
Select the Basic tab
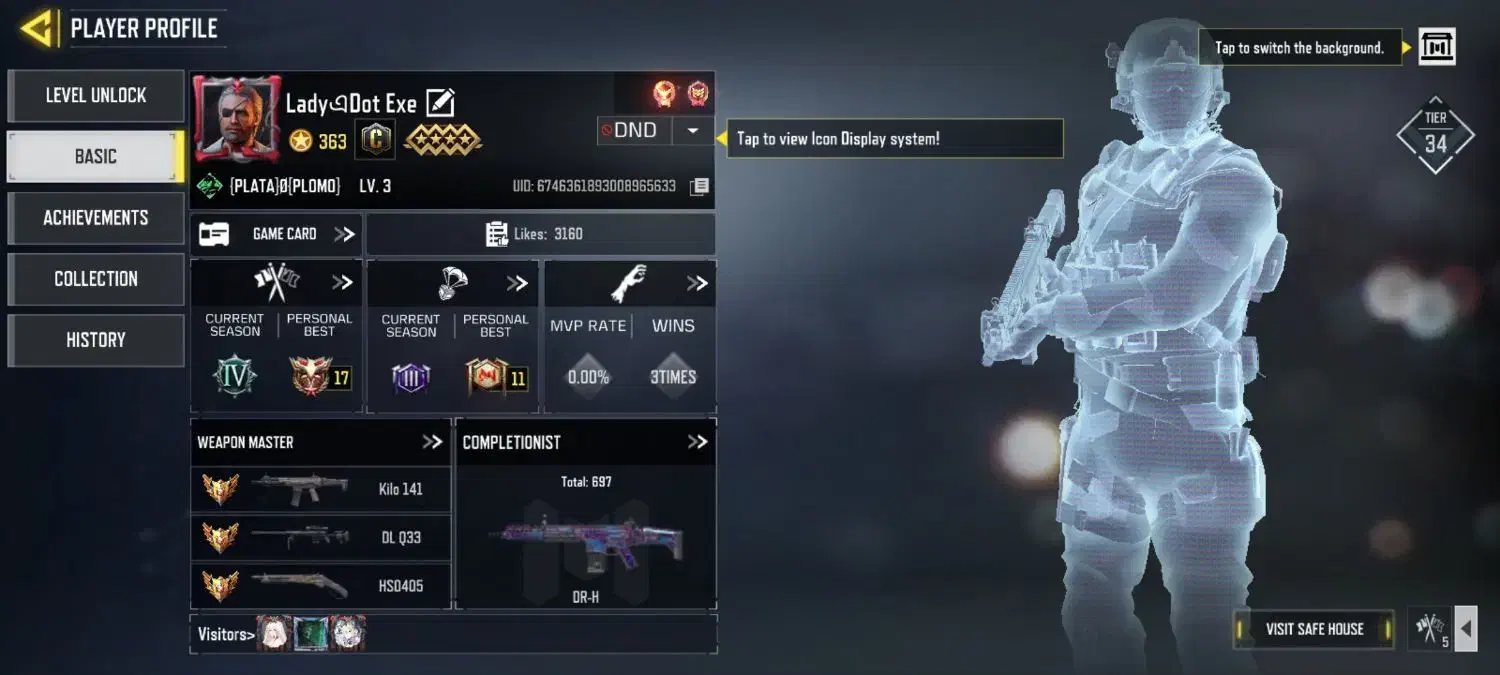click(x=96, y=157)
